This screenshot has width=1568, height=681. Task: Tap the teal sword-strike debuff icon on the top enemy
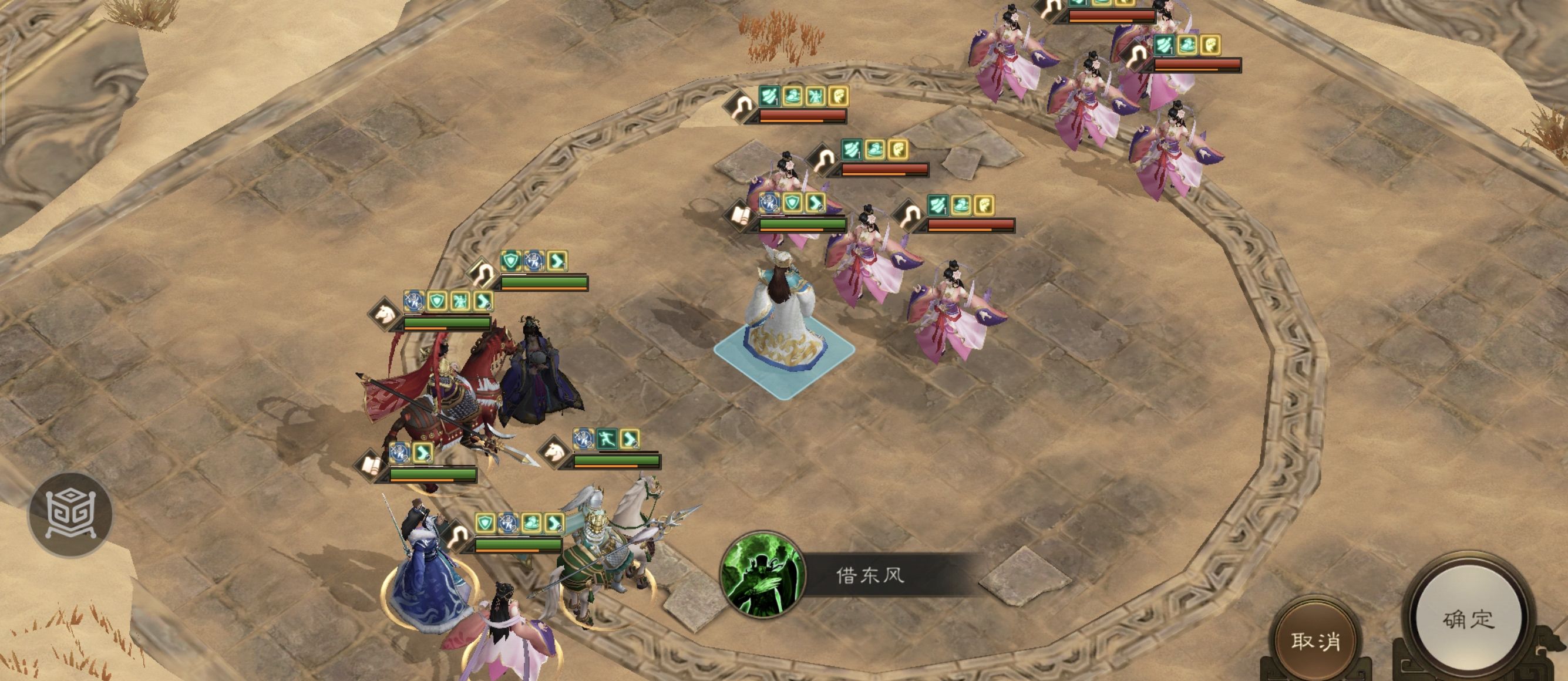click(x=769, y=97)
